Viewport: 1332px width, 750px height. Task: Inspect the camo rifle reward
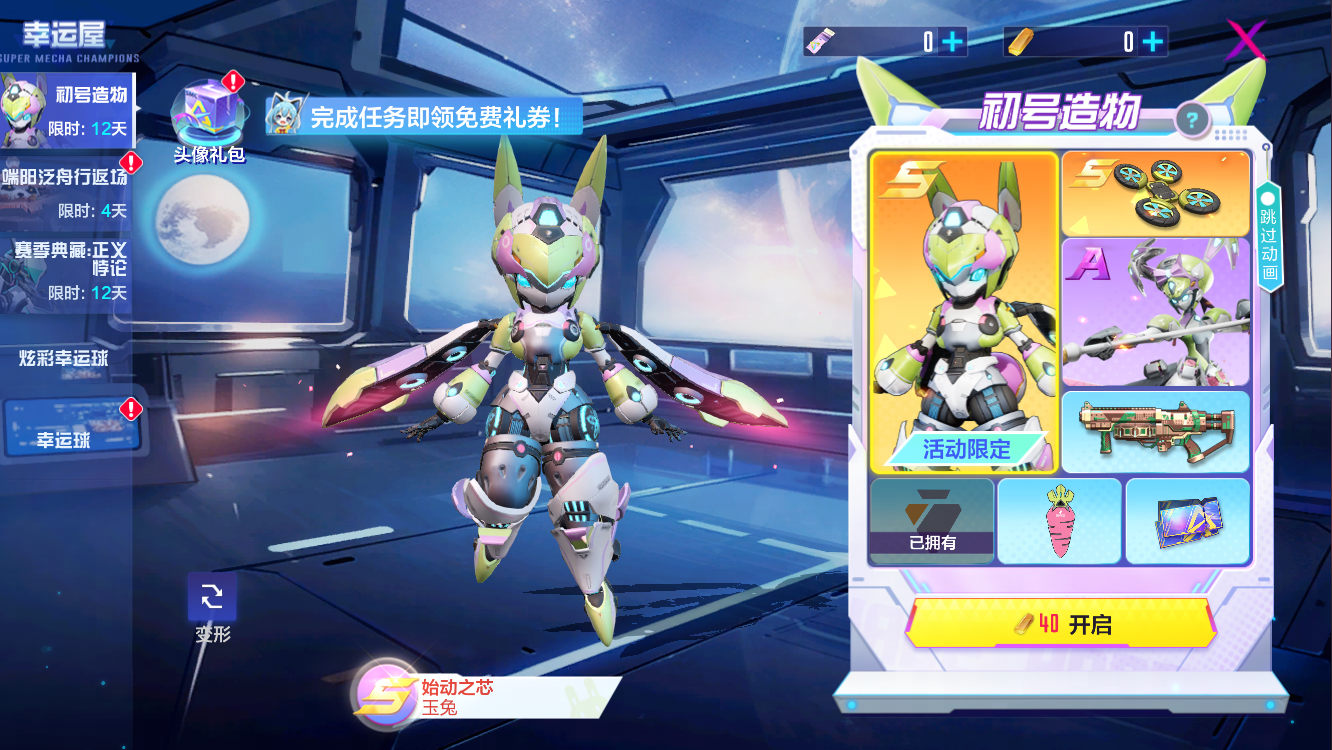point(1154,431)
